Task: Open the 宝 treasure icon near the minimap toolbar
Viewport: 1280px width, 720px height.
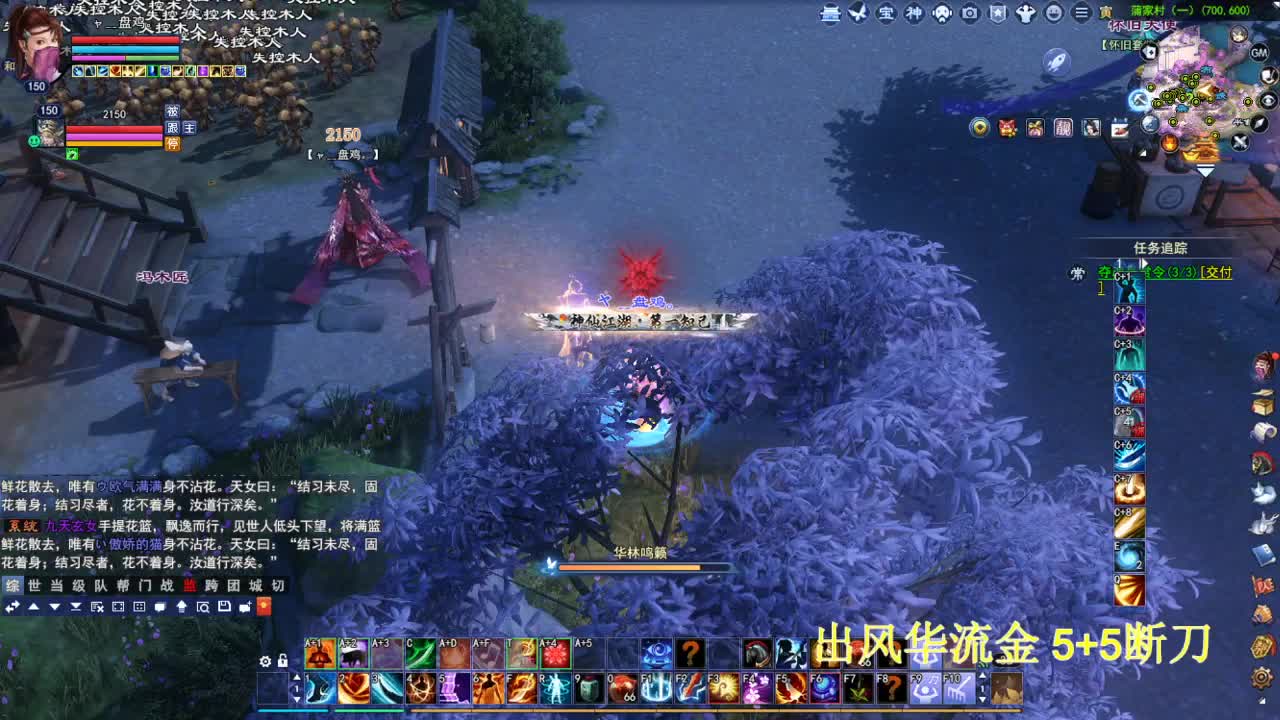Action: 886,14
